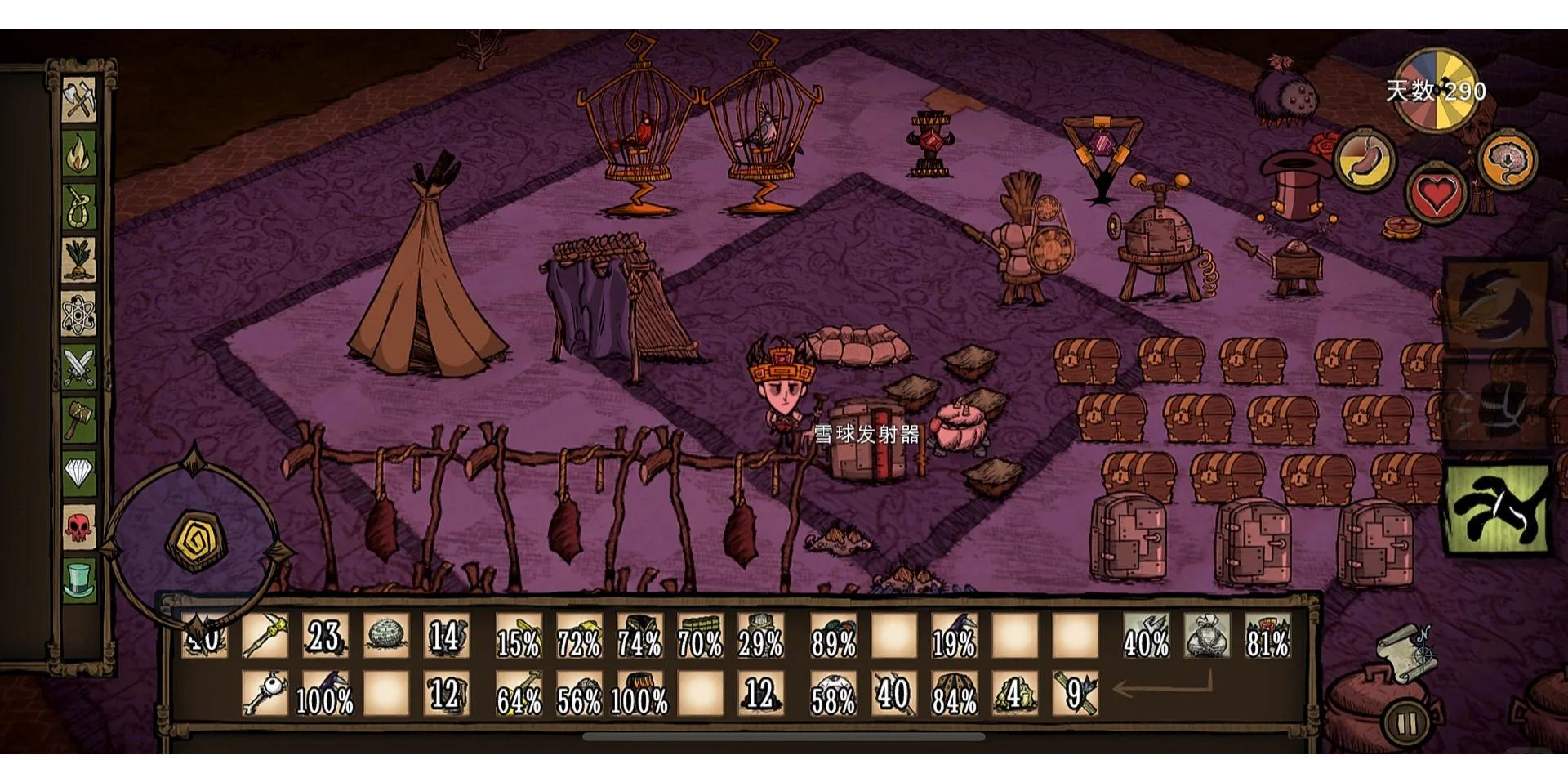Choose the Magic red skull tab

(79, 526)
